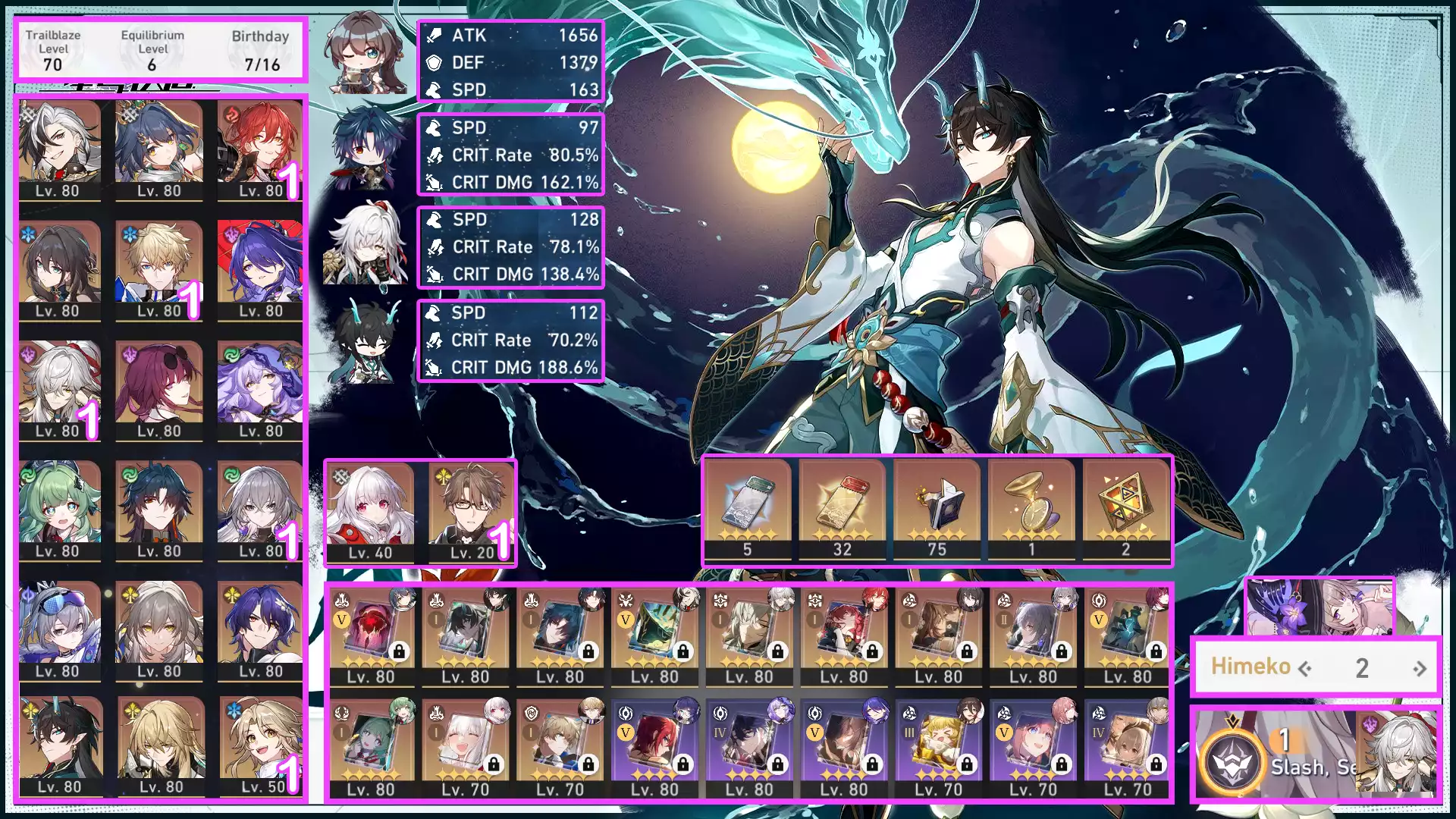The width and height of the screenshot is (1456, 819).
Task: Select Himeko's red-haired portrait
Action: [x=260, y=149]
